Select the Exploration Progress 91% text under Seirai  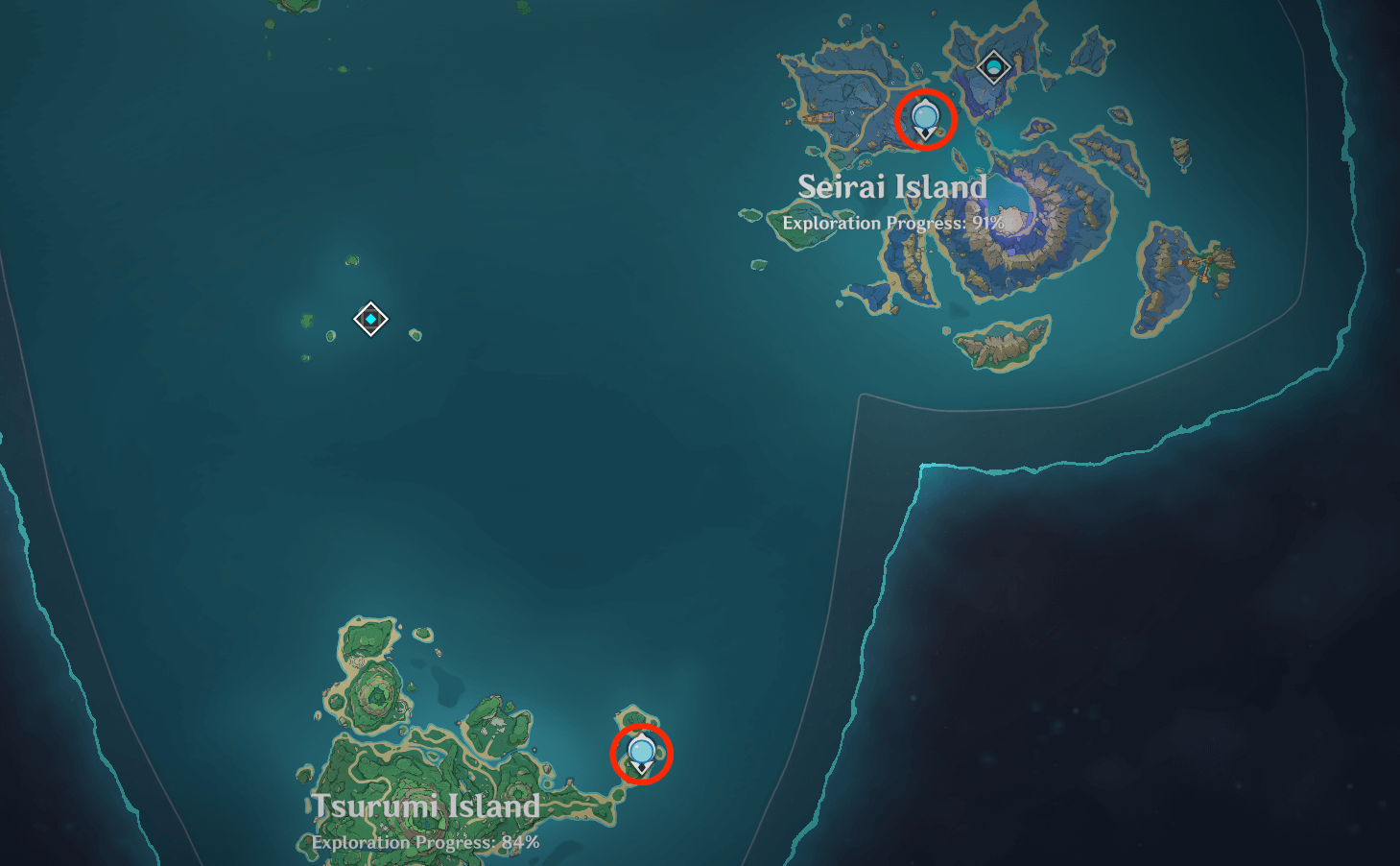tap(893, 223)
